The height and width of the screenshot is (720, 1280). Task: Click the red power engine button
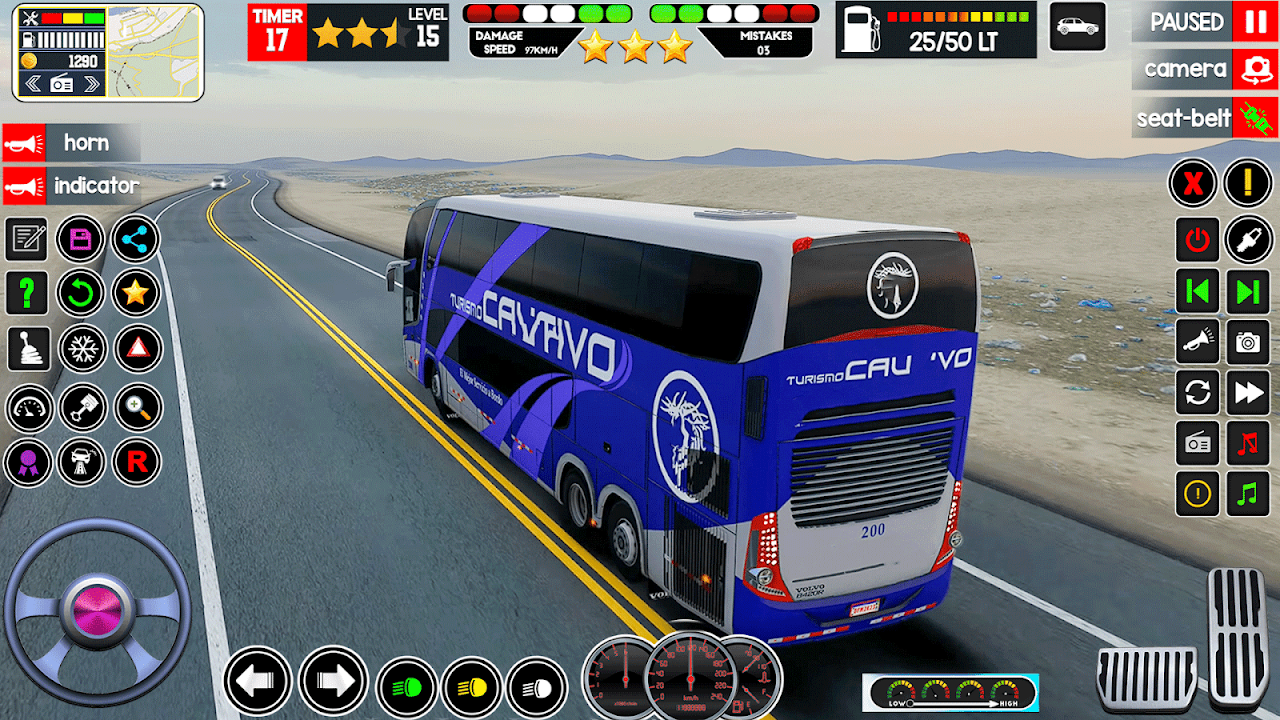point(1197,239)
